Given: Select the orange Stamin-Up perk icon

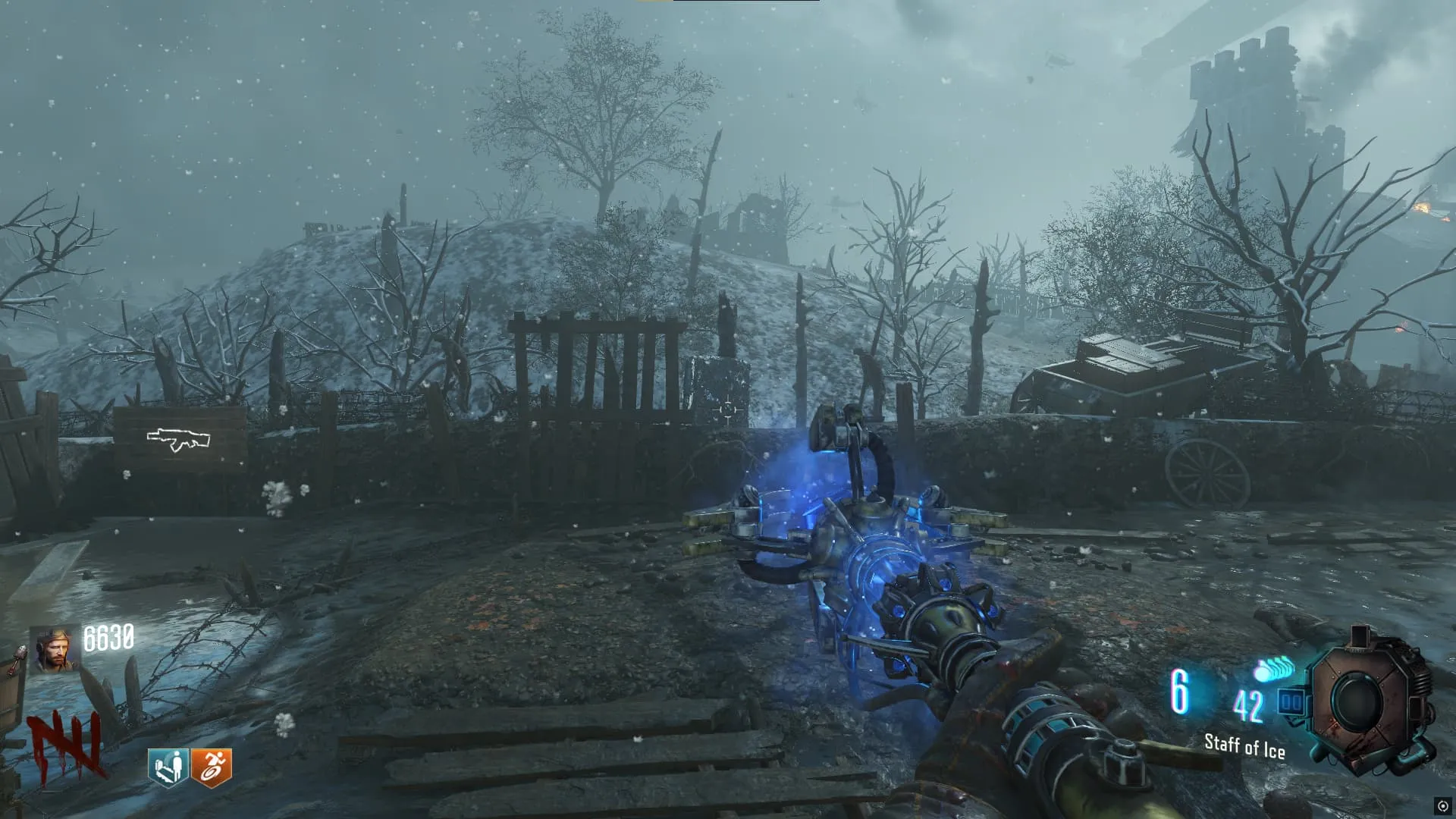Looking at the screenshot, I should [212, 767].
